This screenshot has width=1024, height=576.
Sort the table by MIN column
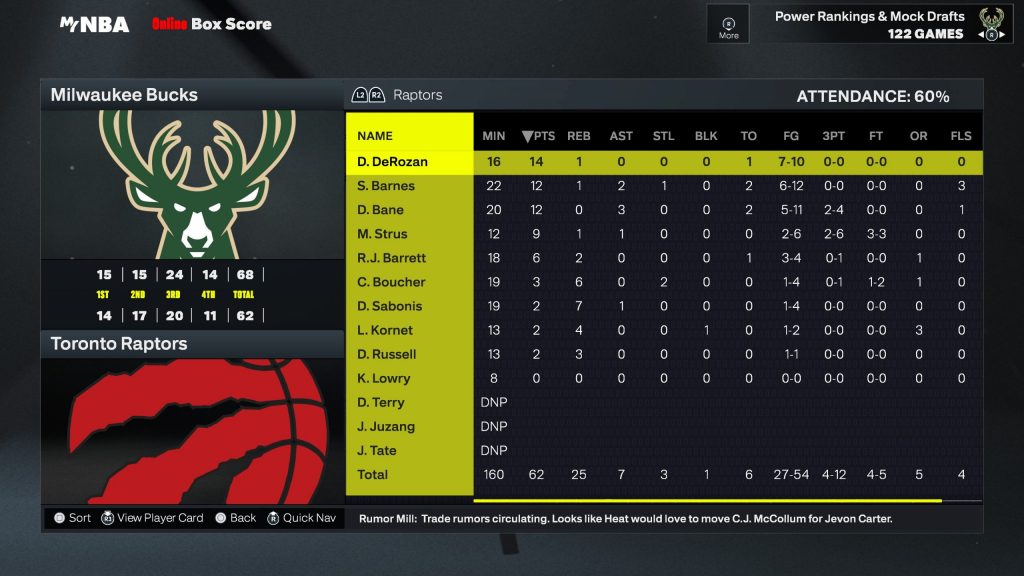(x=494, y=136)
